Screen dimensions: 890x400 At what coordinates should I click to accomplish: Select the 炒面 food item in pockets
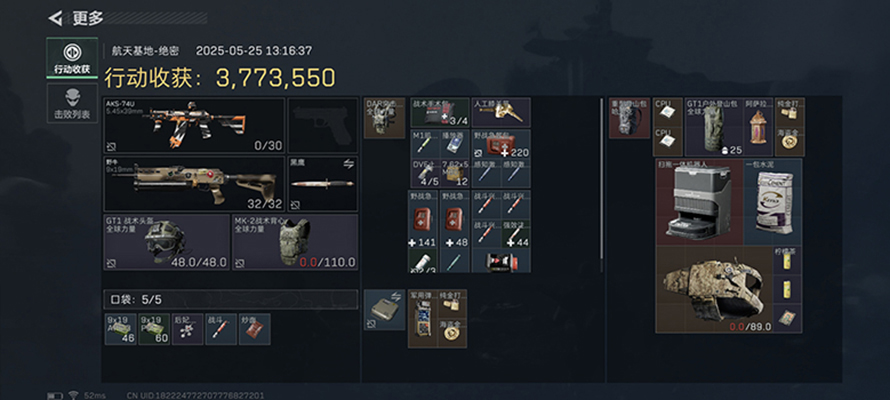249,329
